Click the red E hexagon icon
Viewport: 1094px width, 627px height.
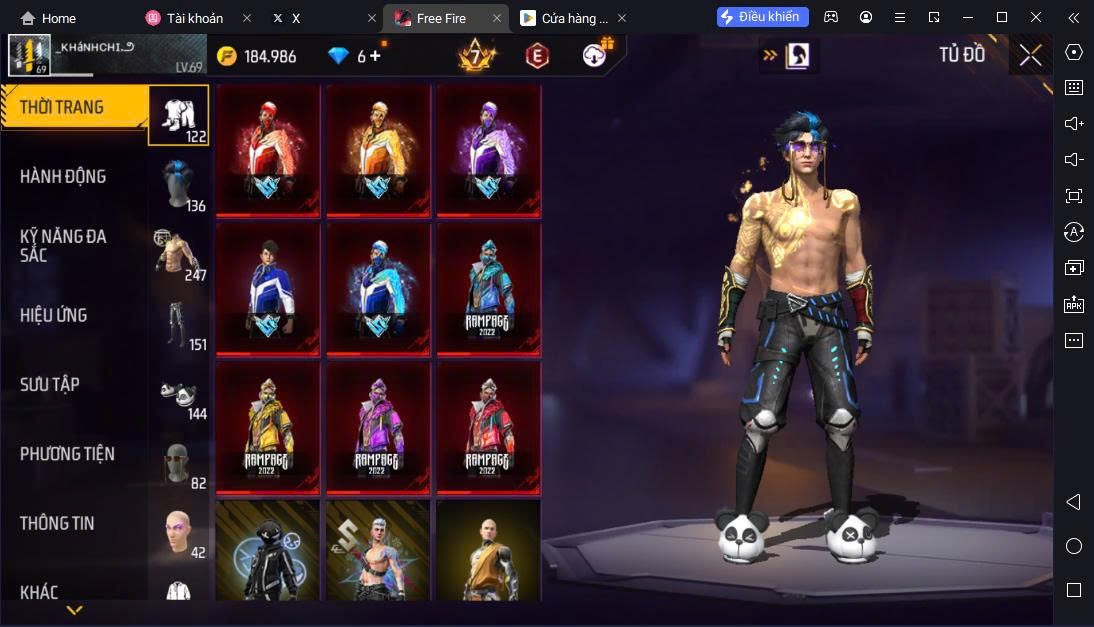pyautogui.click(x=537, y=56)
